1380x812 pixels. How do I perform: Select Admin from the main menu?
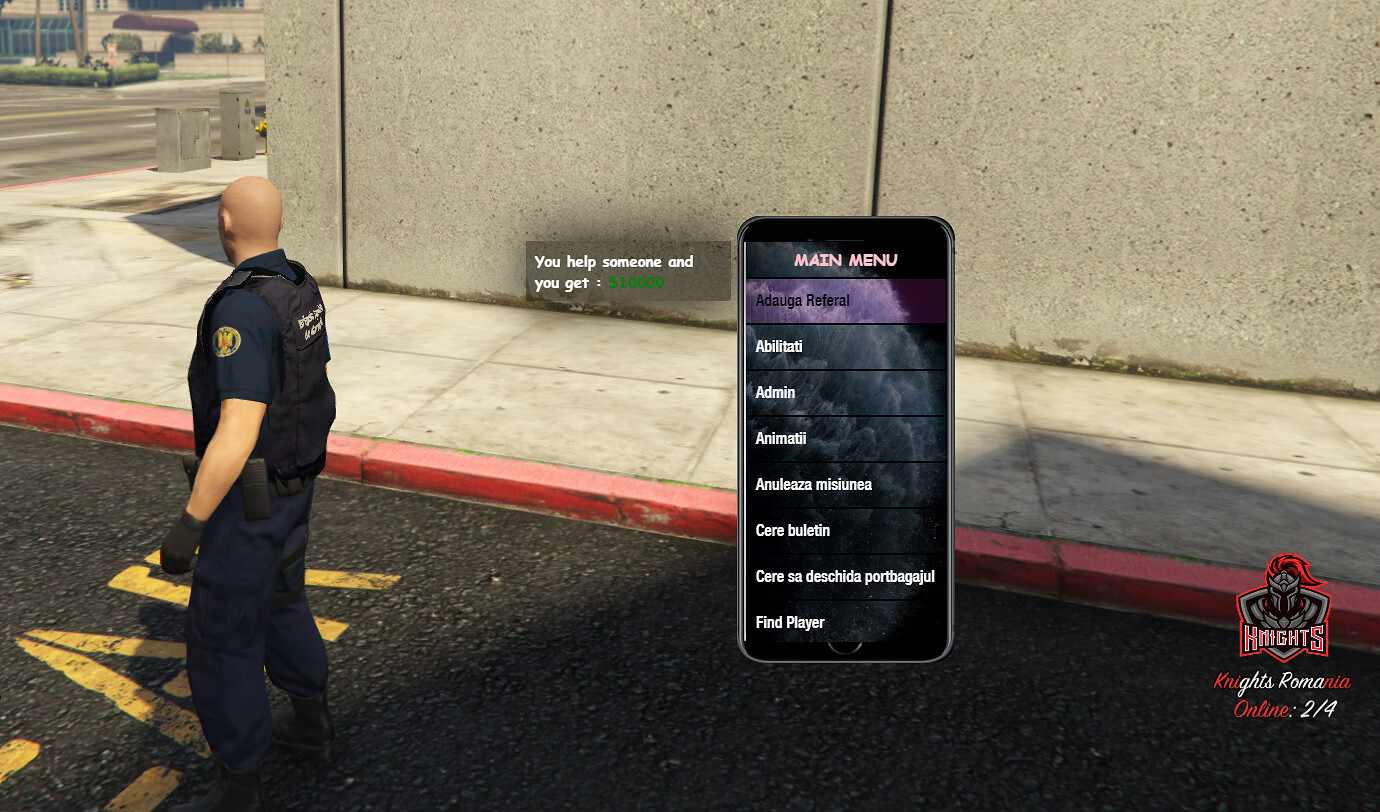(x=845, y=392)
